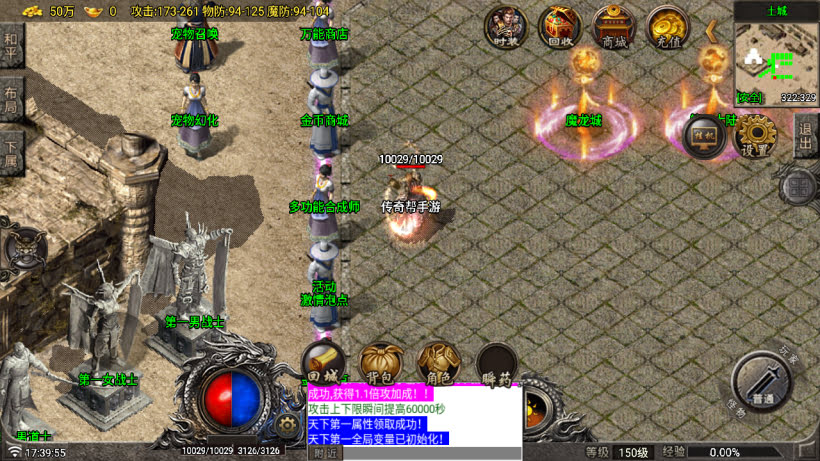Open the 背包 backpack
The image size is (820, 461).
coord(380,364)
